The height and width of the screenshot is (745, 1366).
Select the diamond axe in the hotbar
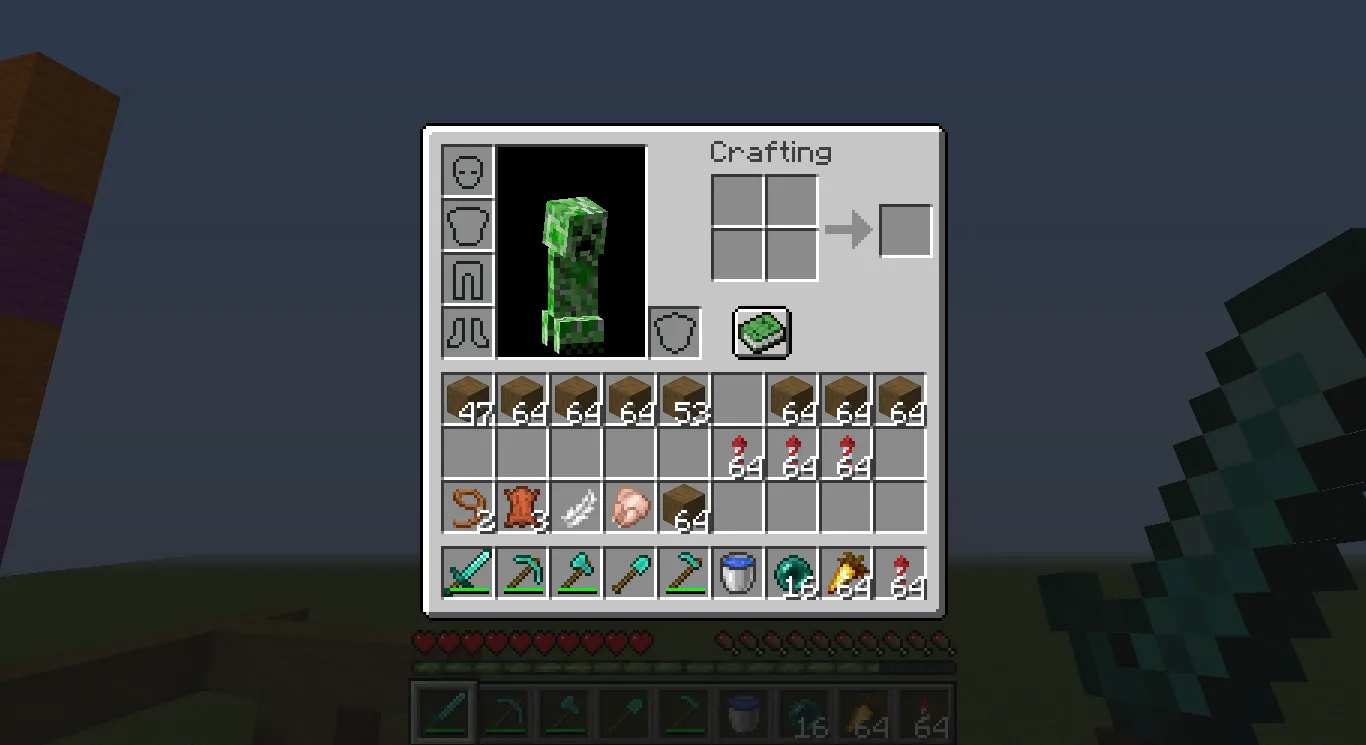(574, 572)
